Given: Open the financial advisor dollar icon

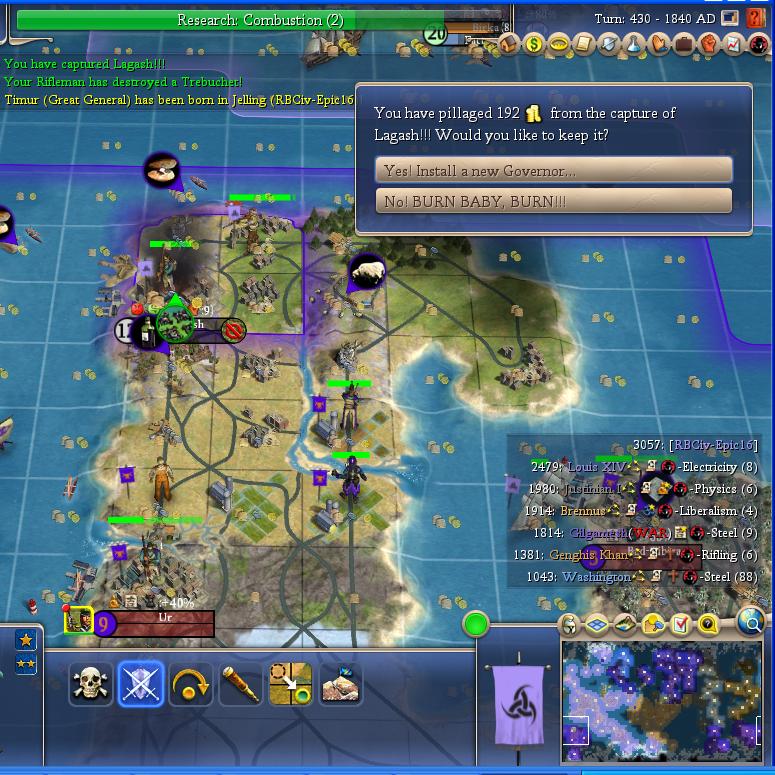Looking at the screenshot, I should pos(534,44).
